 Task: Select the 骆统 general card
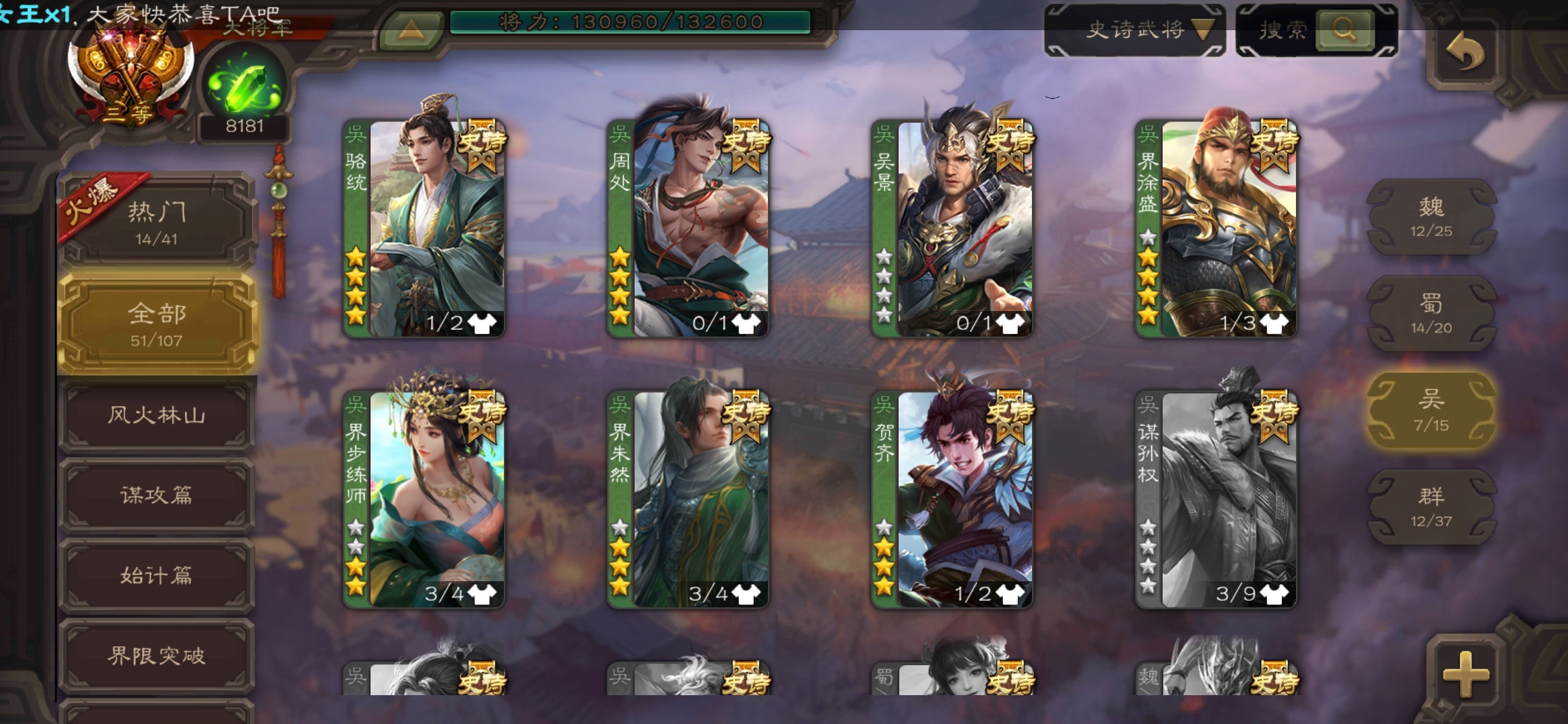point(424,228)
